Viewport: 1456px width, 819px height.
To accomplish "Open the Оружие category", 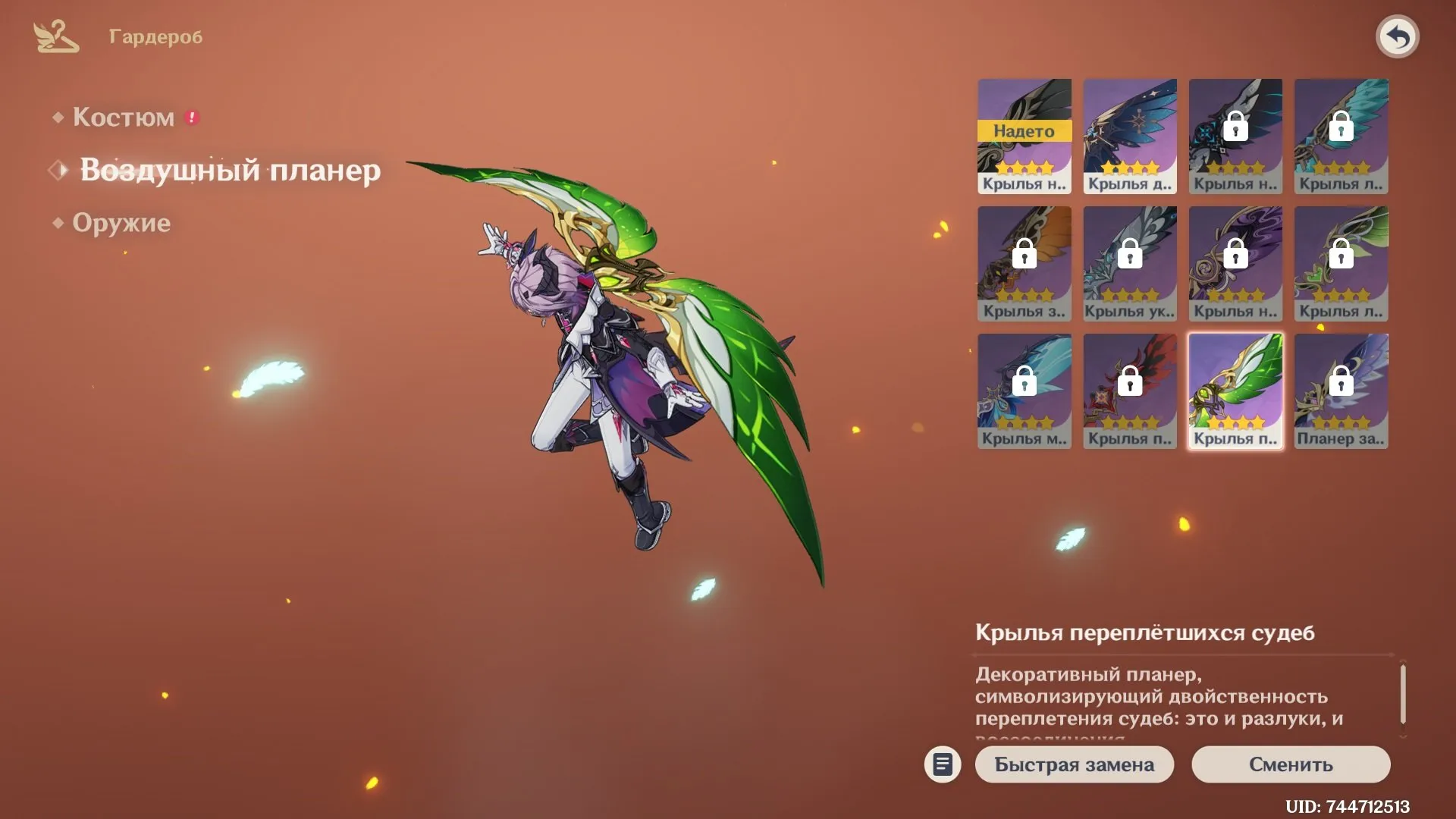I will [x=121, y=223].
